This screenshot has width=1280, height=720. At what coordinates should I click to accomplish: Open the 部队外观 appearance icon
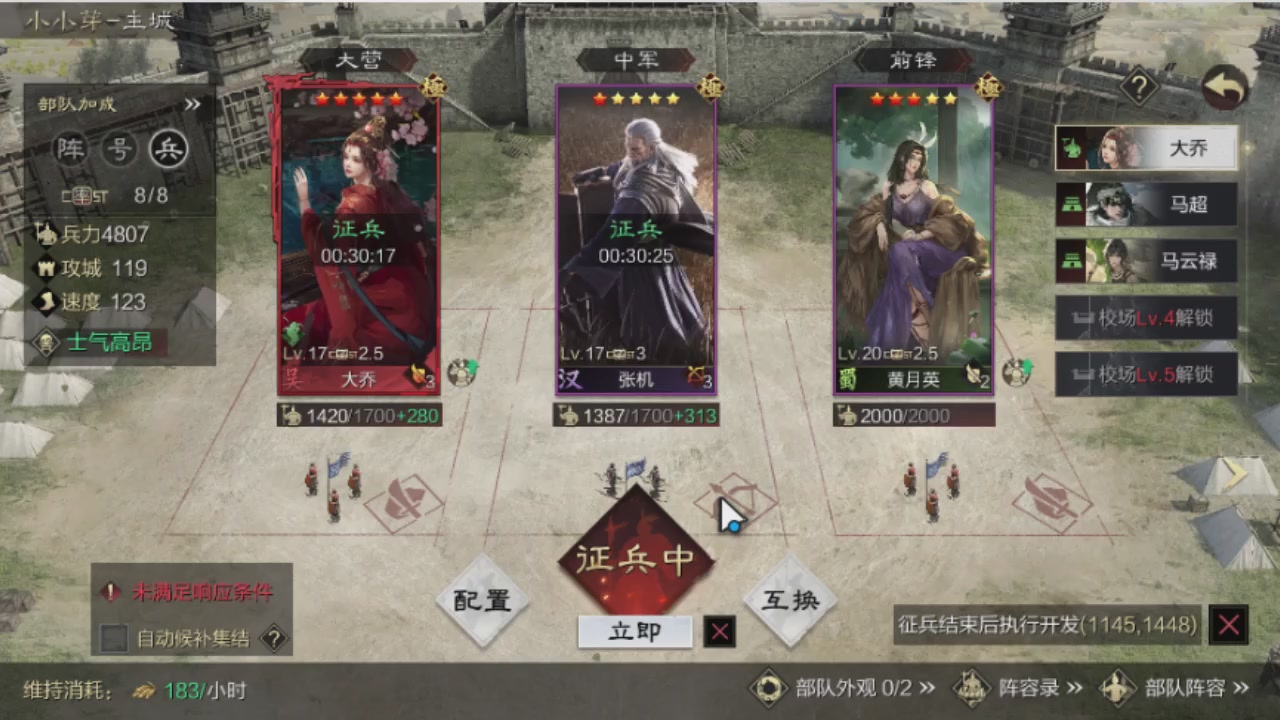[x=770, y=690]
